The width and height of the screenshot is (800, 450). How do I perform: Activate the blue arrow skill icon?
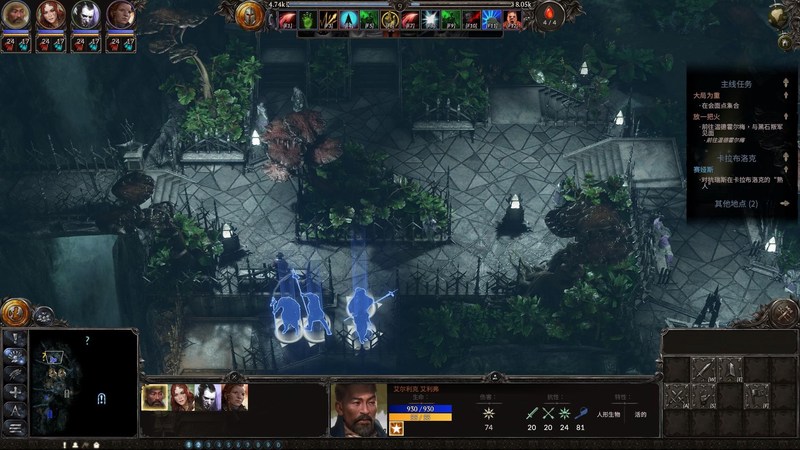tap(348, 18)
